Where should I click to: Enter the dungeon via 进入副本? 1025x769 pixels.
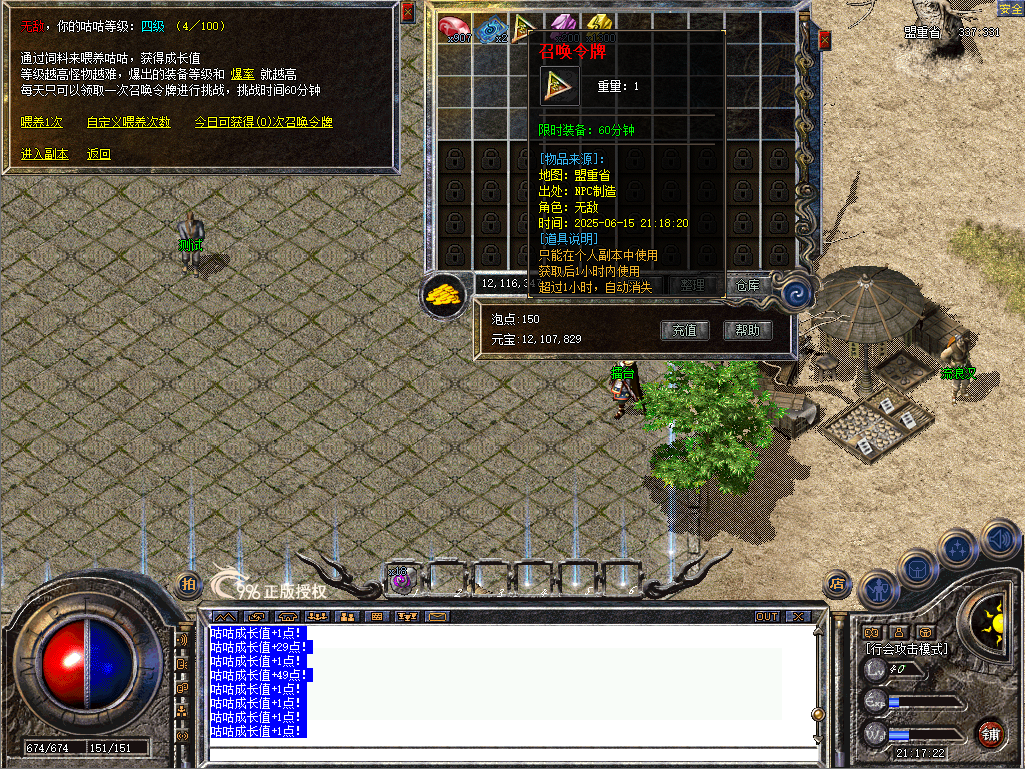45,154
